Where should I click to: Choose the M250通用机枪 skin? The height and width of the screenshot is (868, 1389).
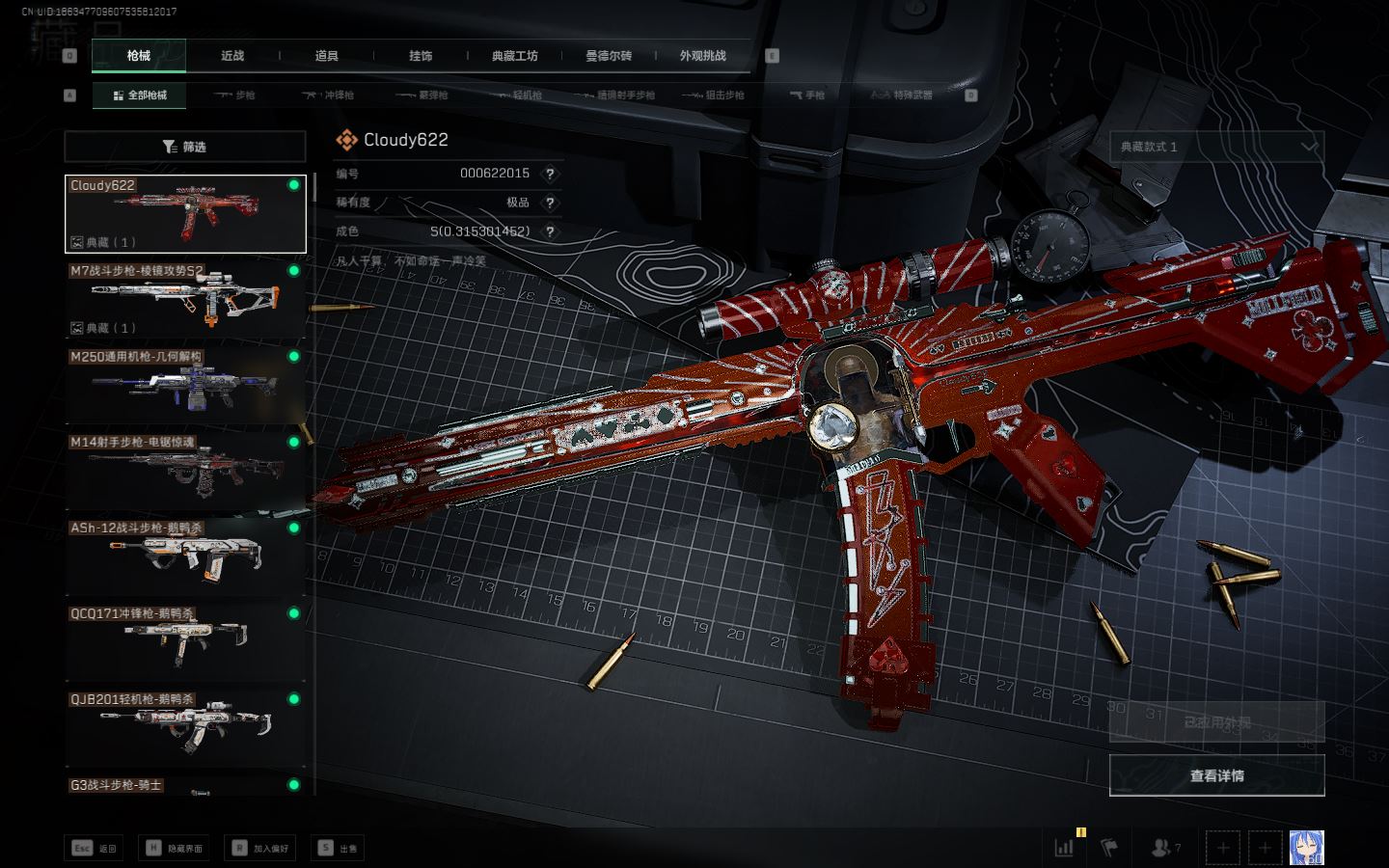(x=184, y=385)
